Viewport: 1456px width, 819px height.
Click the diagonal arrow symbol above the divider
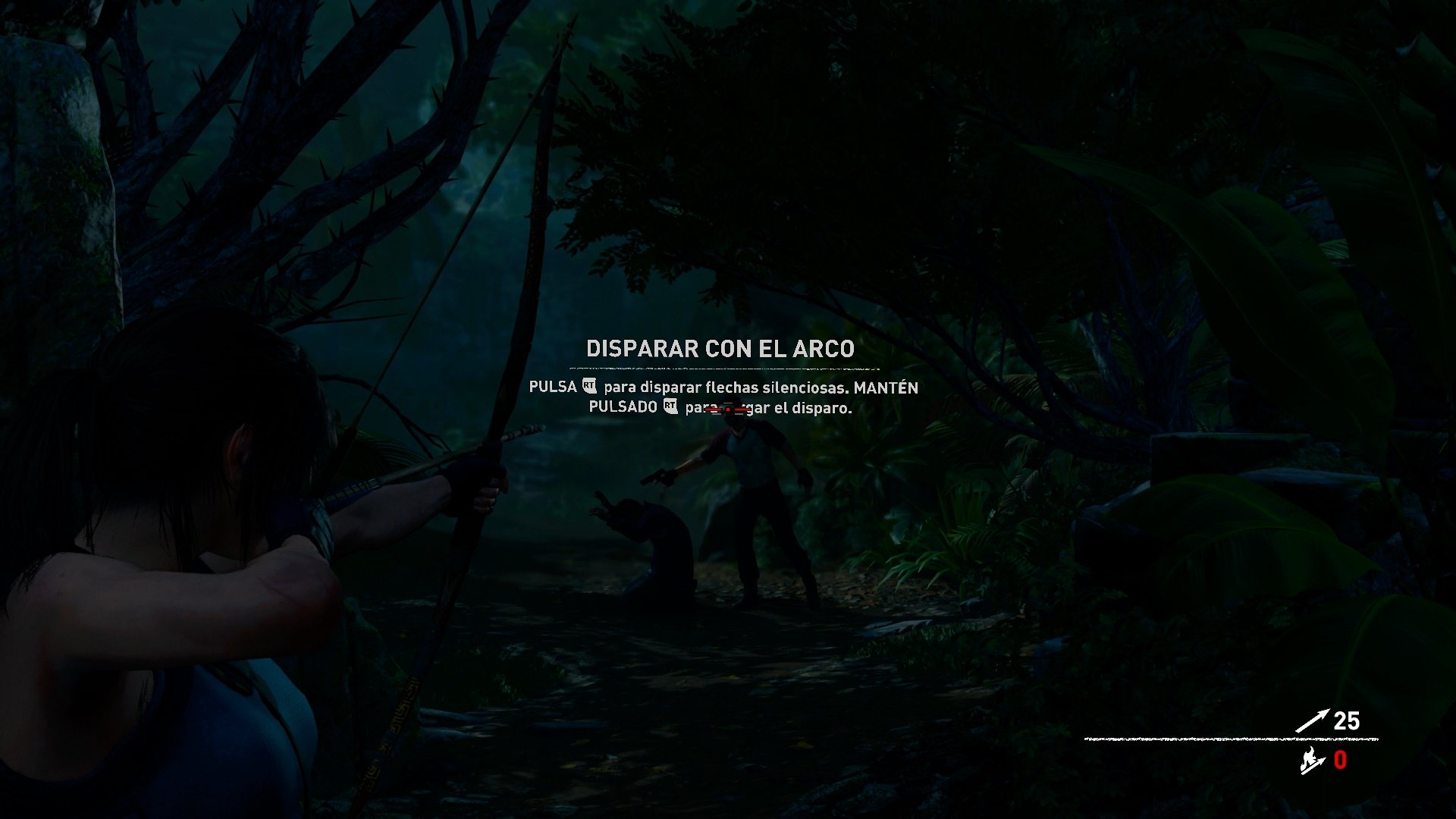tap(1312, 719)
